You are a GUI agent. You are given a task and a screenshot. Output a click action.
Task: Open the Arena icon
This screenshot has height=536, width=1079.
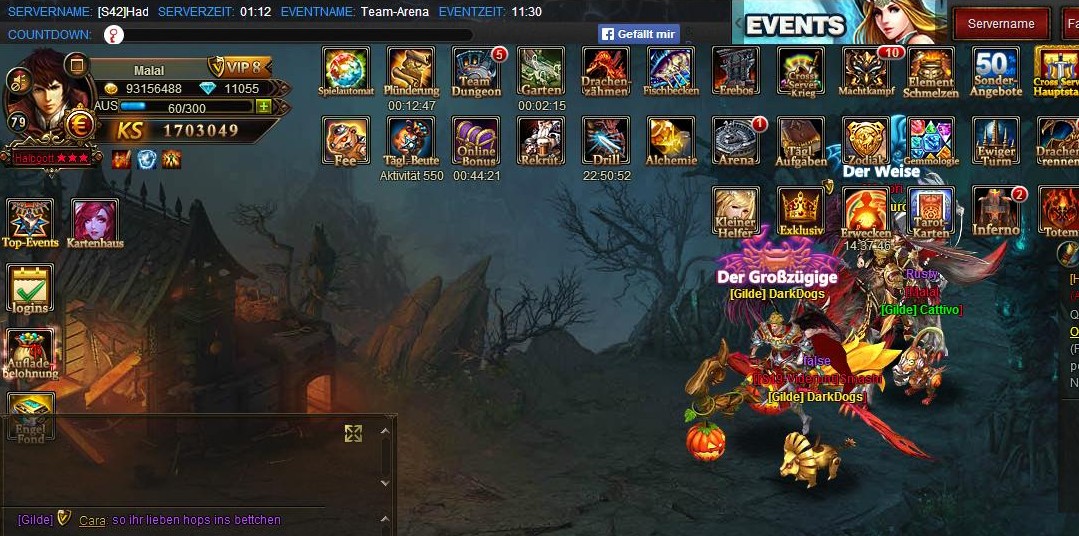click(736, 140)
